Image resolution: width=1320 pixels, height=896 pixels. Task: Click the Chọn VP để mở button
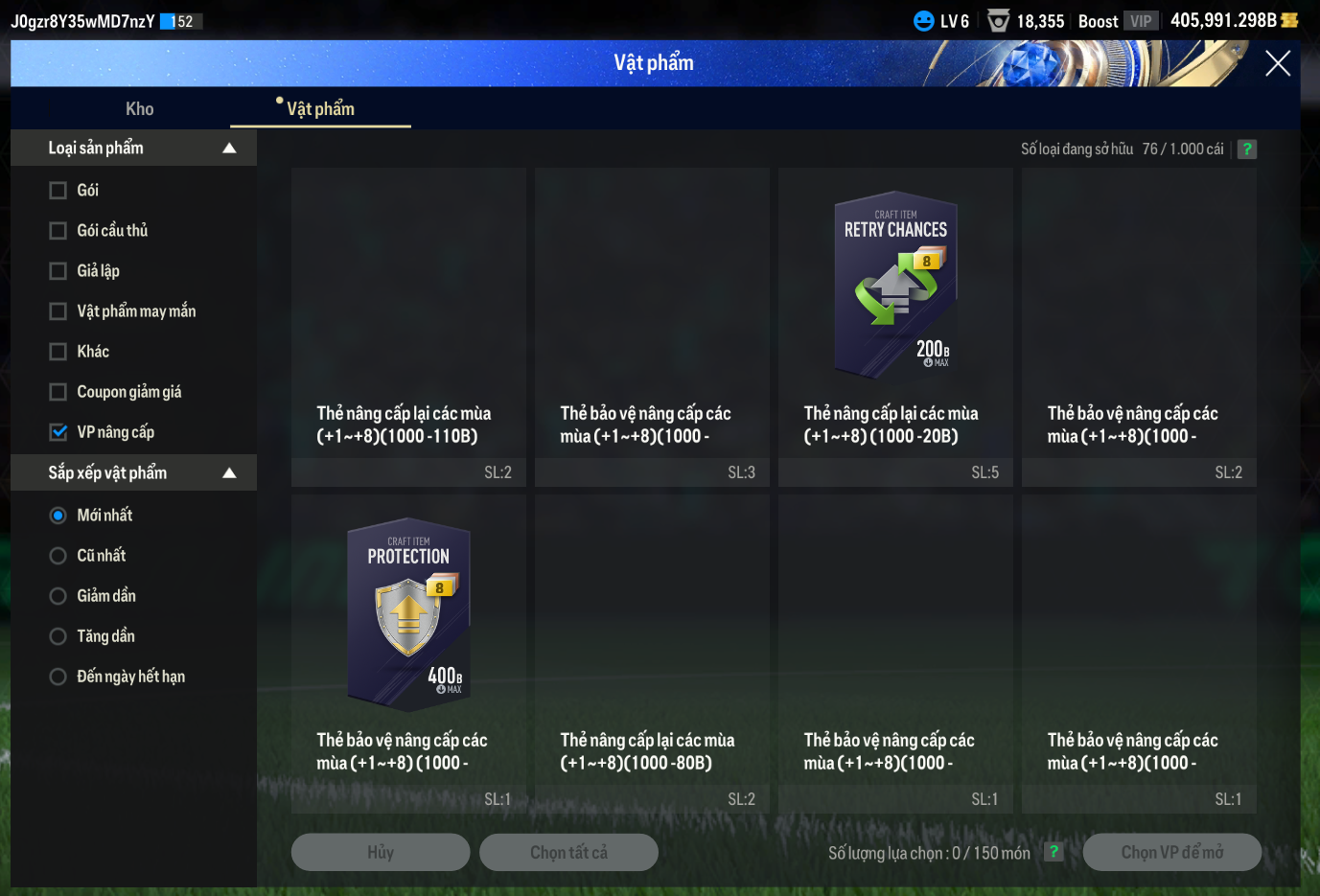(1171, 852)
